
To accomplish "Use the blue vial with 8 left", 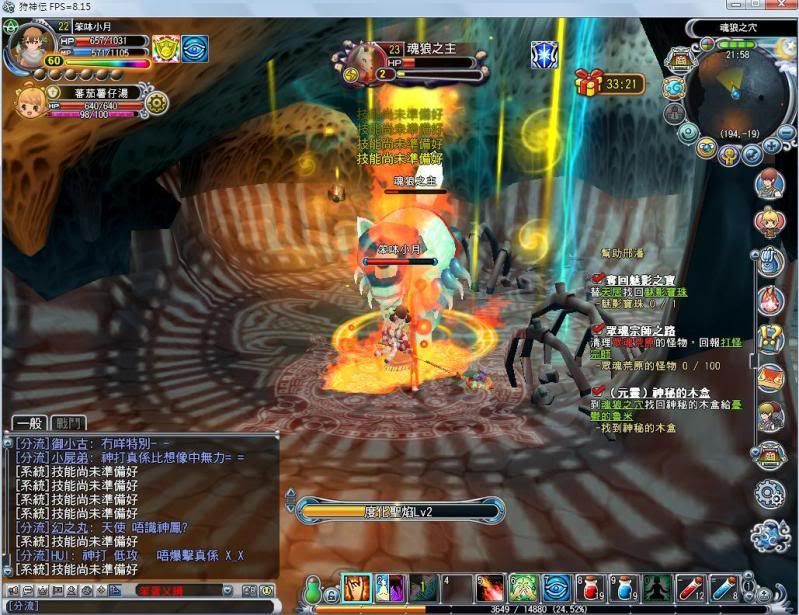I will coord(724,587).
